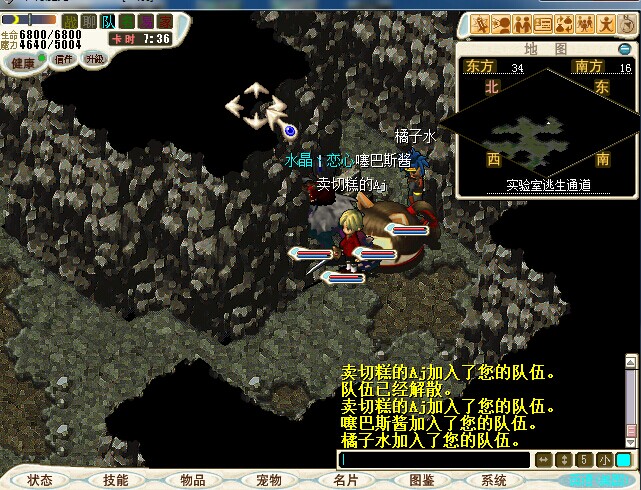641x490 pixels.
Task: Select the 小 font size chat button
Action: (x=604, y=460)
